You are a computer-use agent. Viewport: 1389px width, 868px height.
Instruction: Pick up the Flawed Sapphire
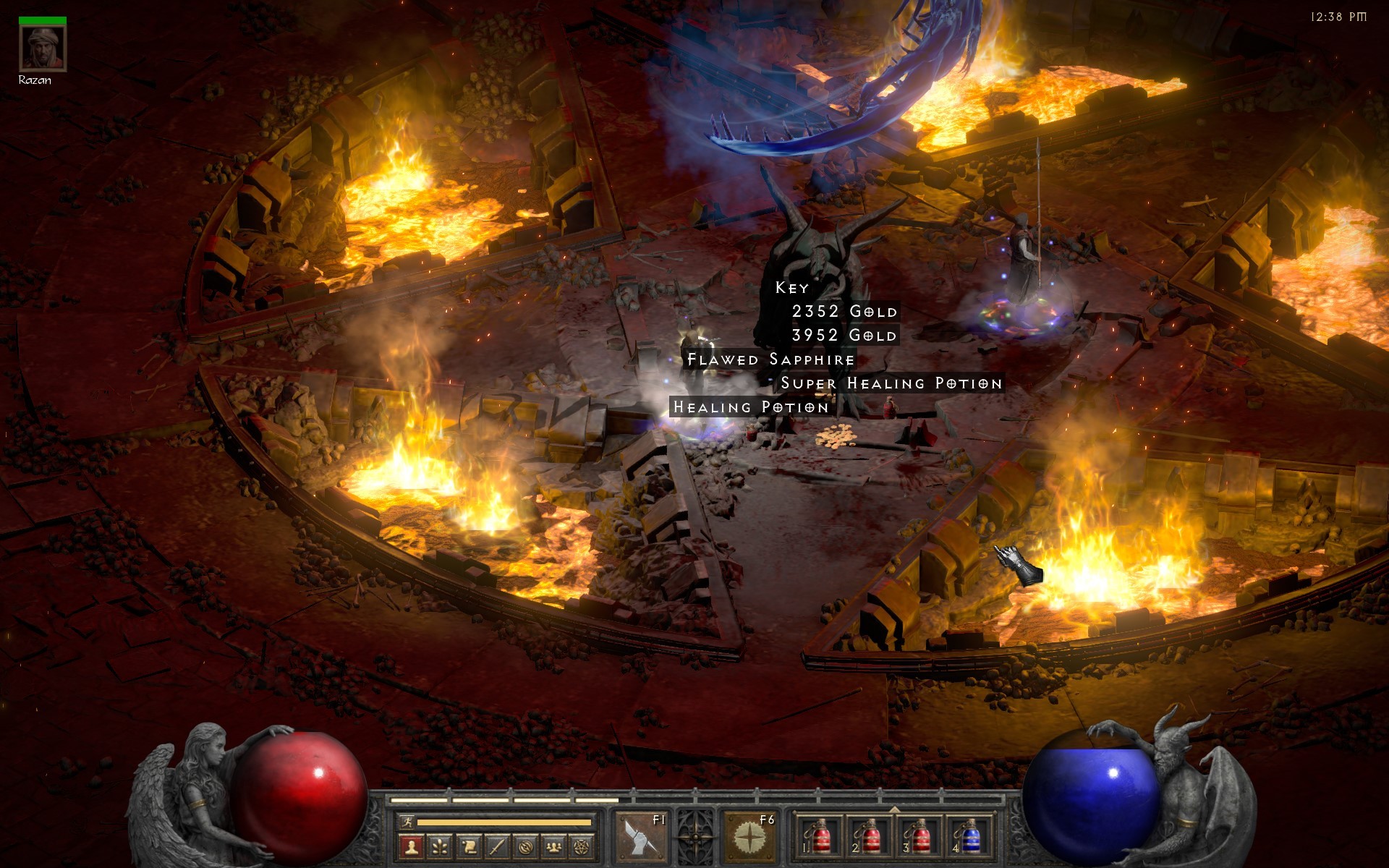770,359
